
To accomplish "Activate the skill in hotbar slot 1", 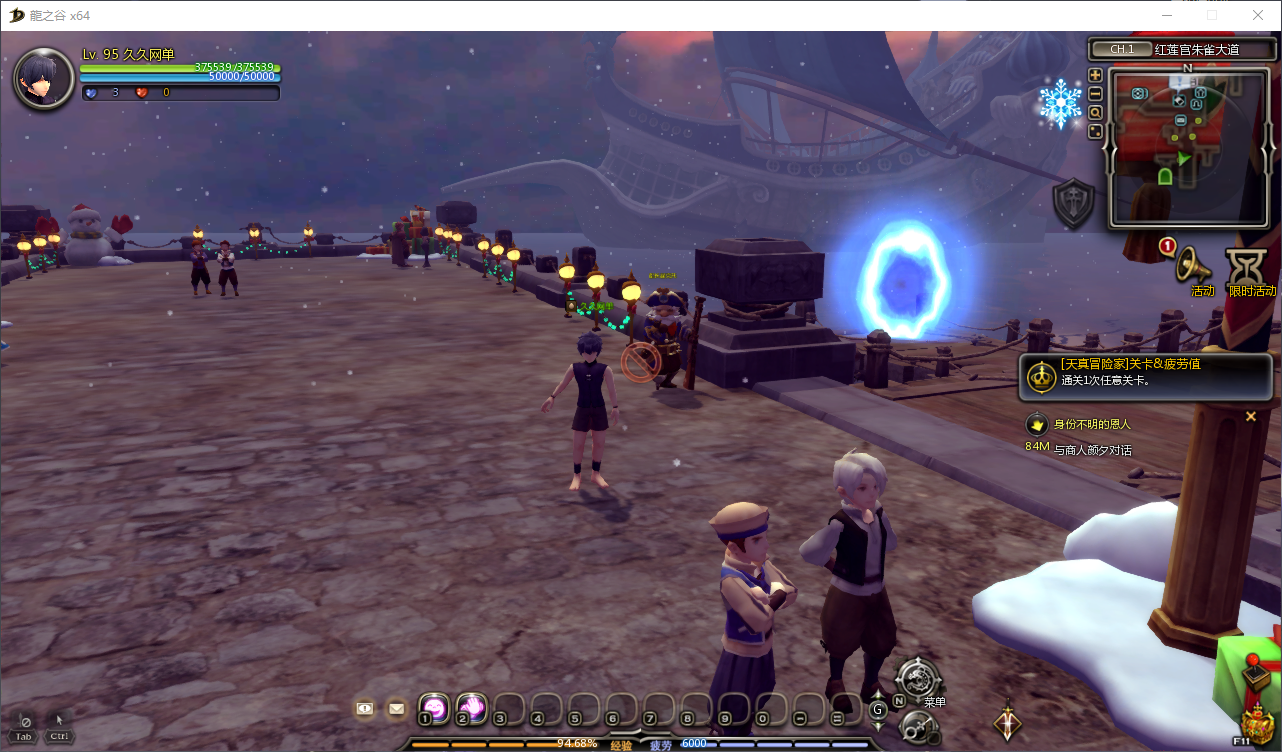I will 434,707.
